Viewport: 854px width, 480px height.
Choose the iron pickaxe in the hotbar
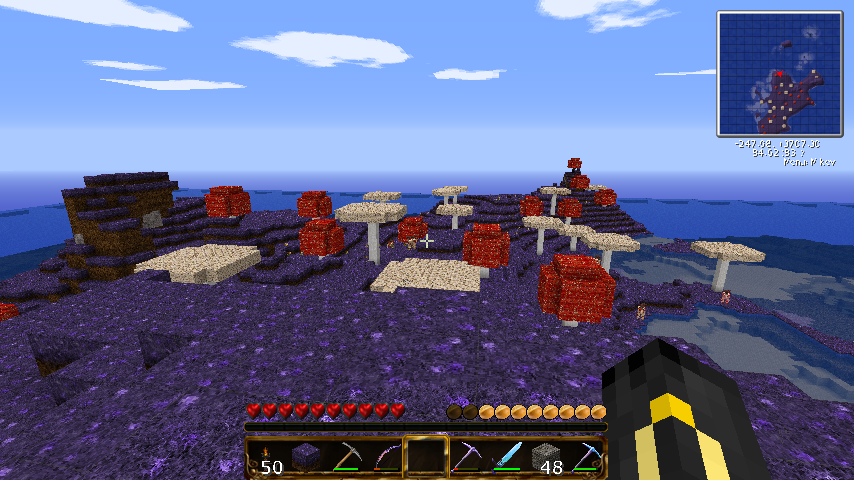347,458
